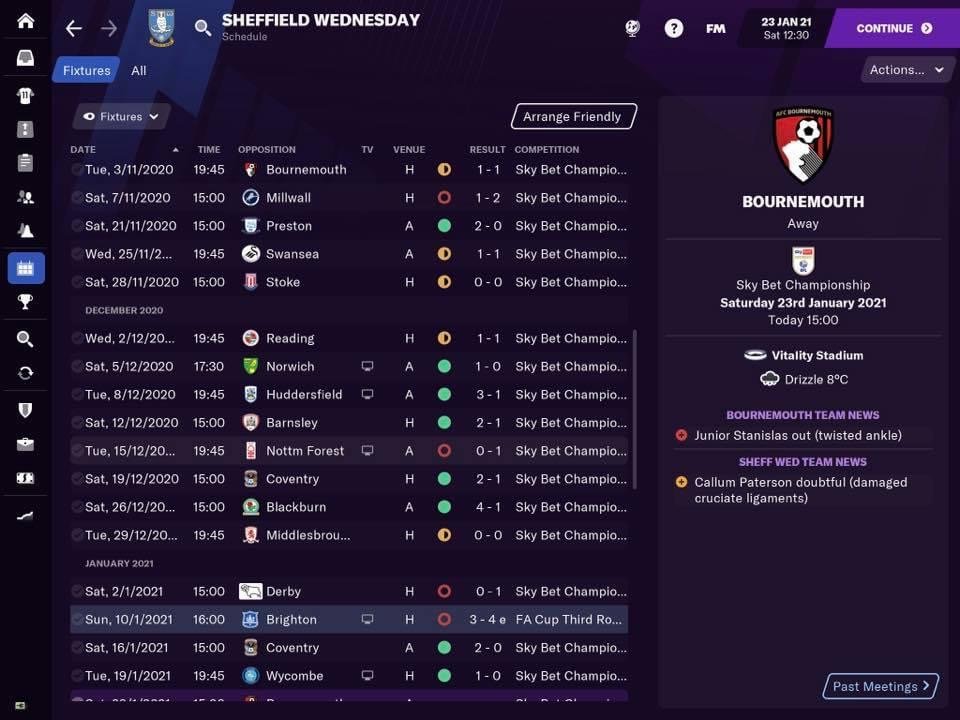Open the Actions dropdown
960x720 pixels.
(906, 70)
